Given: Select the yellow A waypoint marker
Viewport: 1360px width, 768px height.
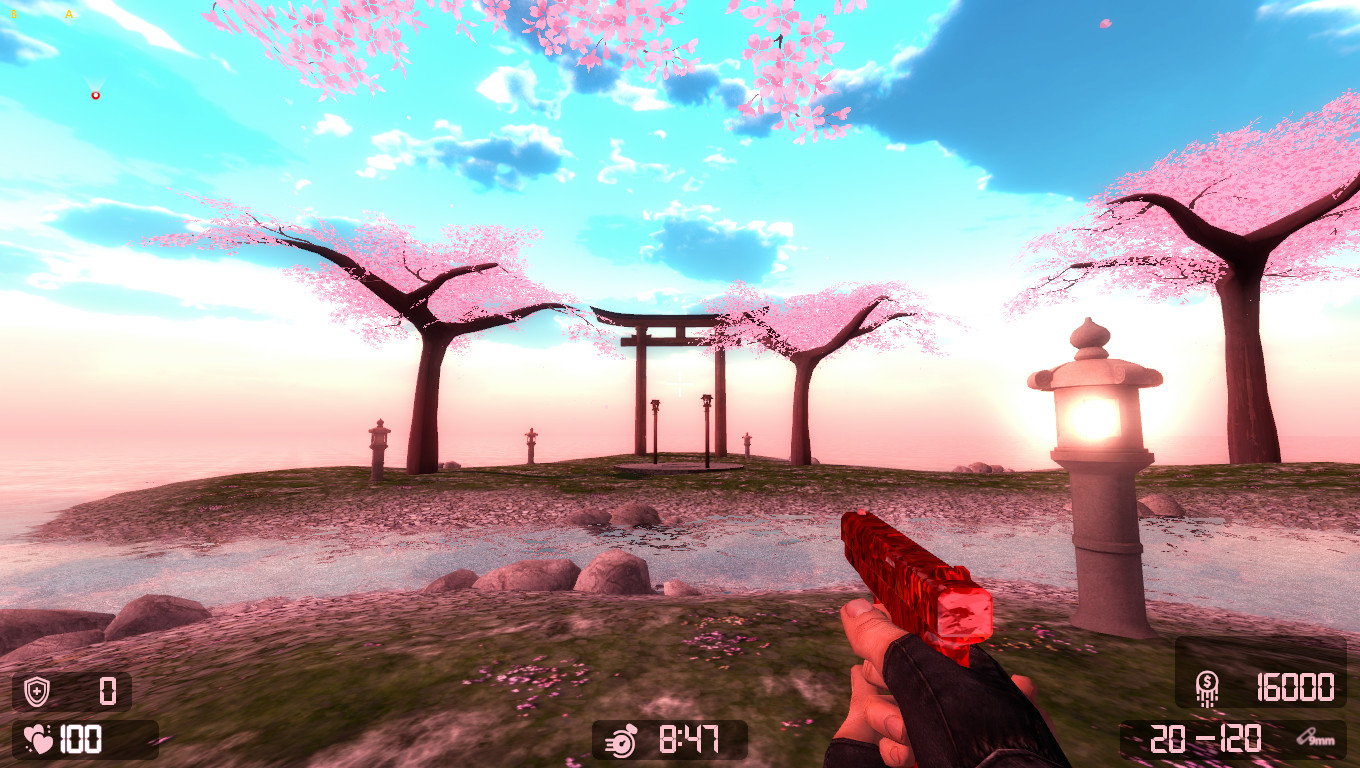Looking at the screenshot, I should tap(68, 15).
